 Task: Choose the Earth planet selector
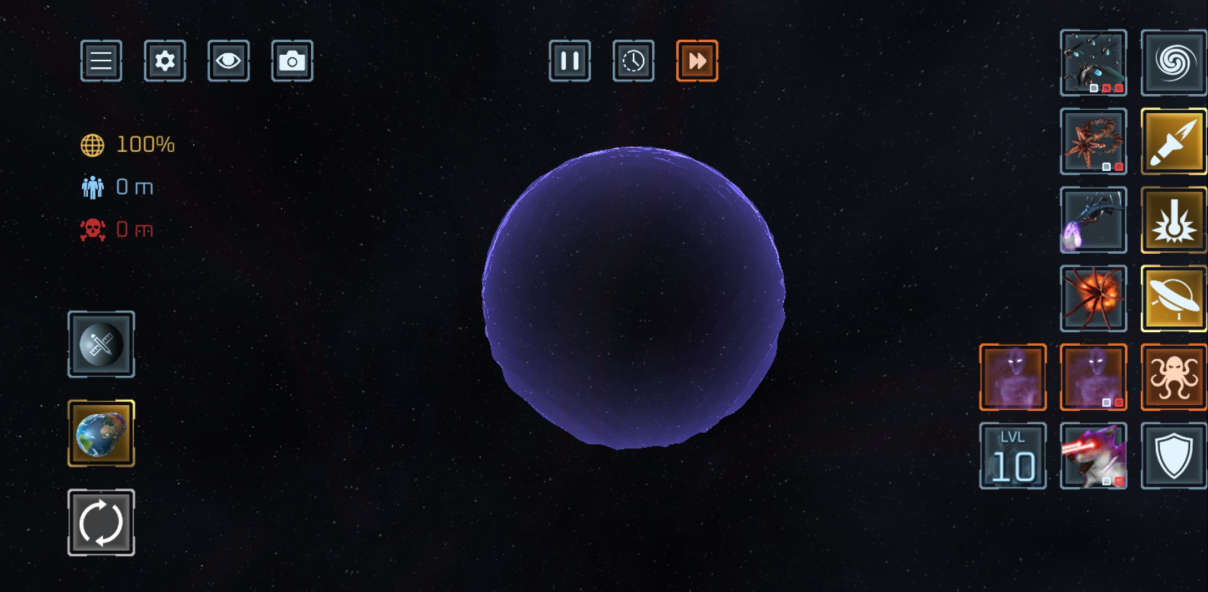coord(101,433)
